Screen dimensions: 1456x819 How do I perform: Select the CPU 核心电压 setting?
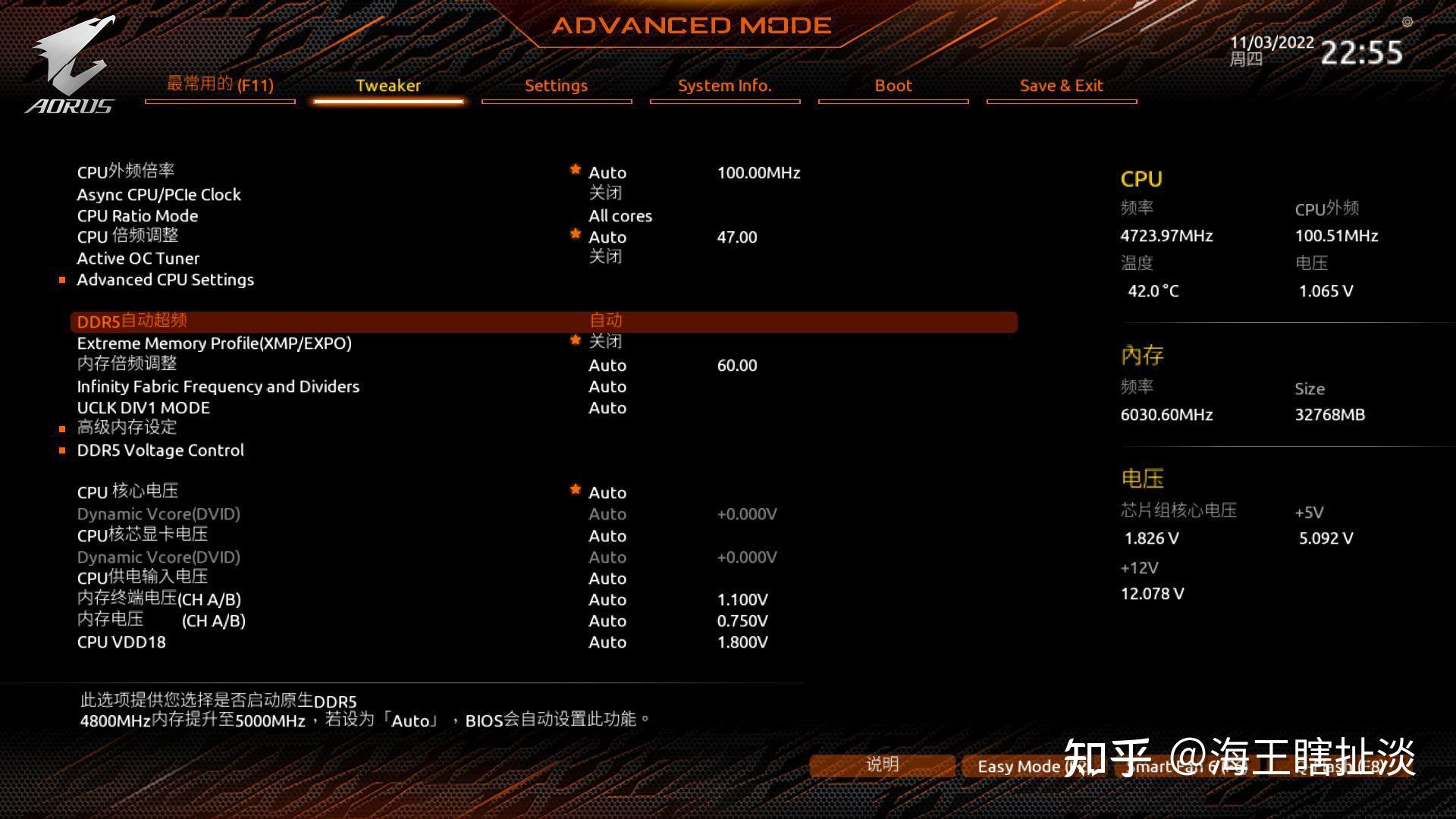(x=127, y=492)
